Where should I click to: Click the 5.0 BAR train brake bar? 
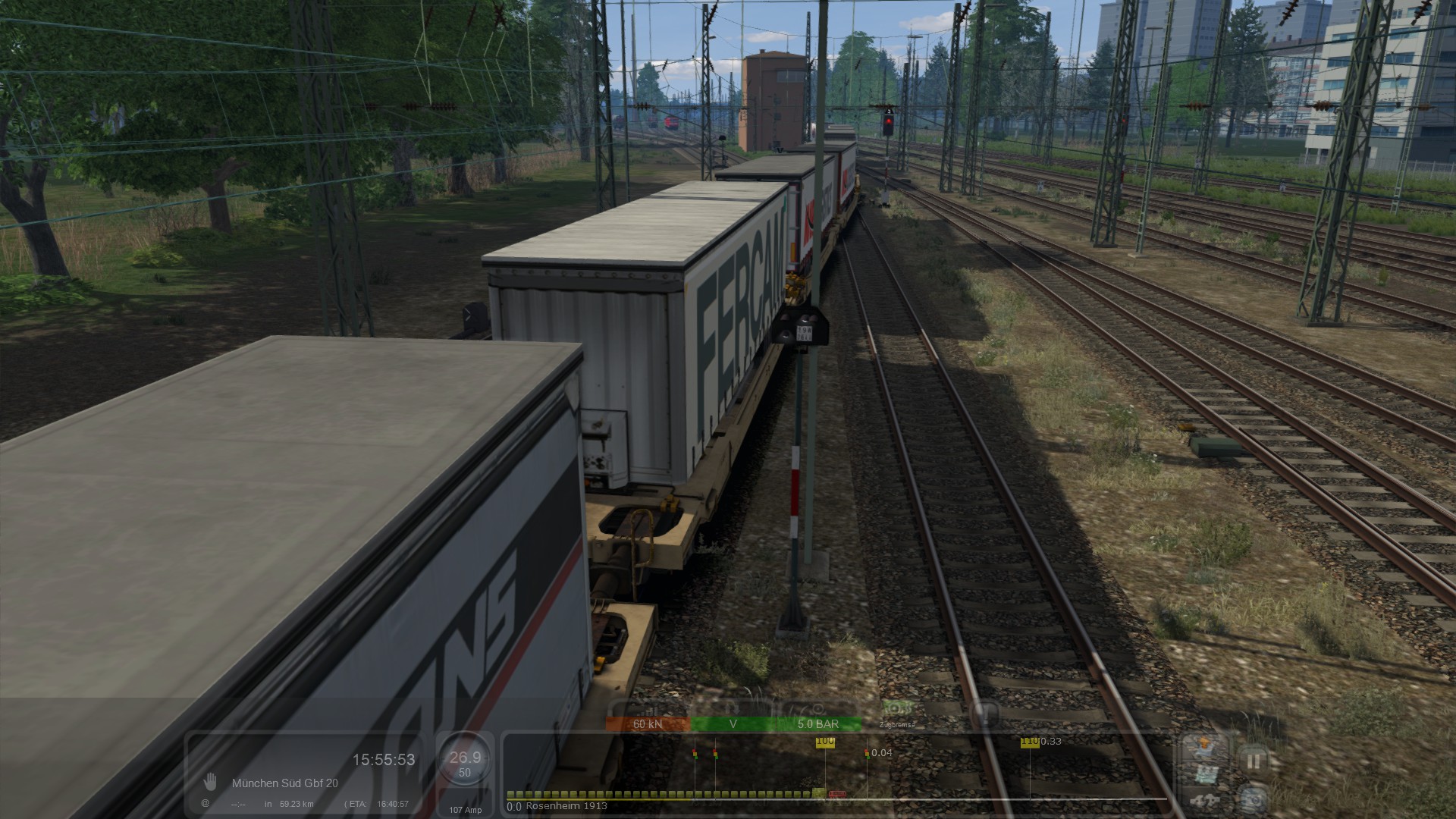(817, 724)
